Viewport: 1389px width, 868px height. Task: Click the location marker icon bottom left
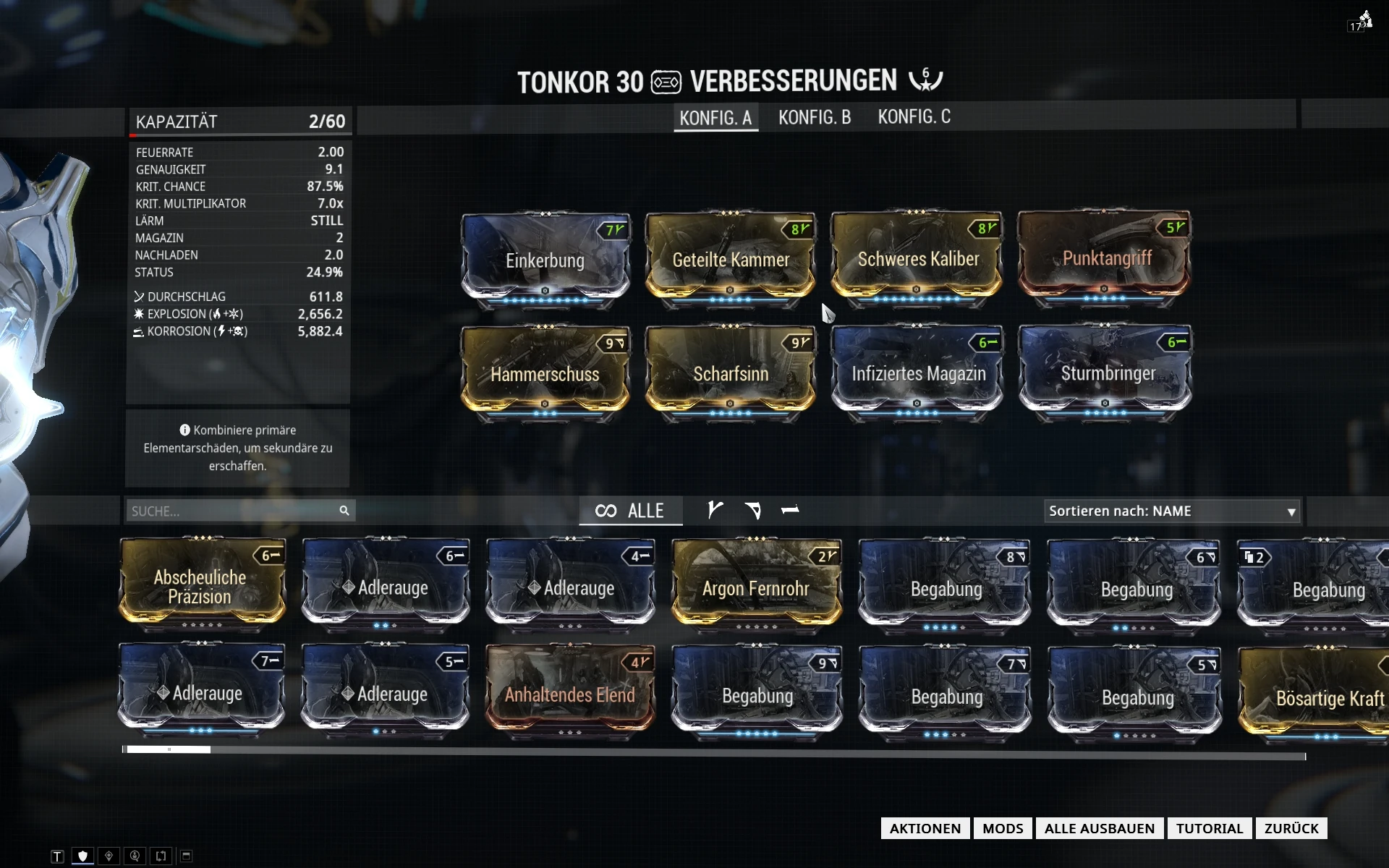(x=109, y=856)
